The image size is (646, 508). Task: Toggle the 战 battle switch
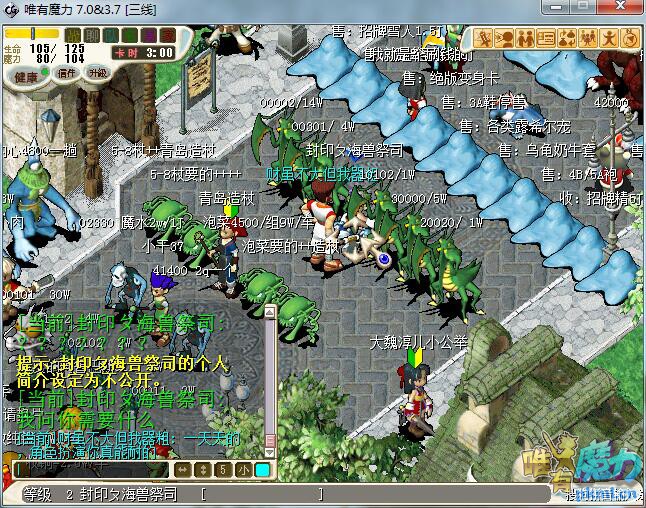(73, 35)
